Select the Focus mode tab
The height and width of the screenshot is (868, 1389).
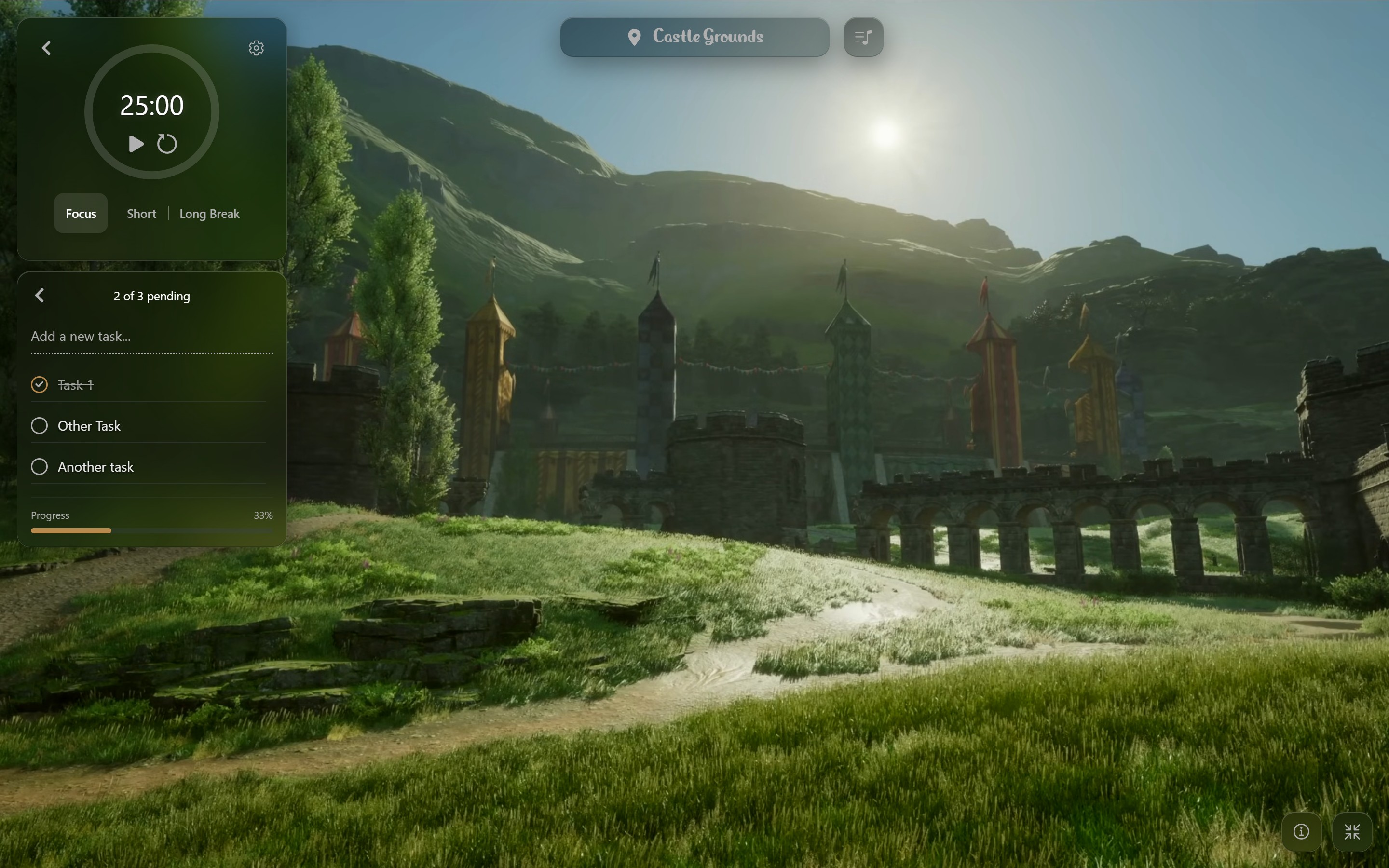tap(81, 214)
